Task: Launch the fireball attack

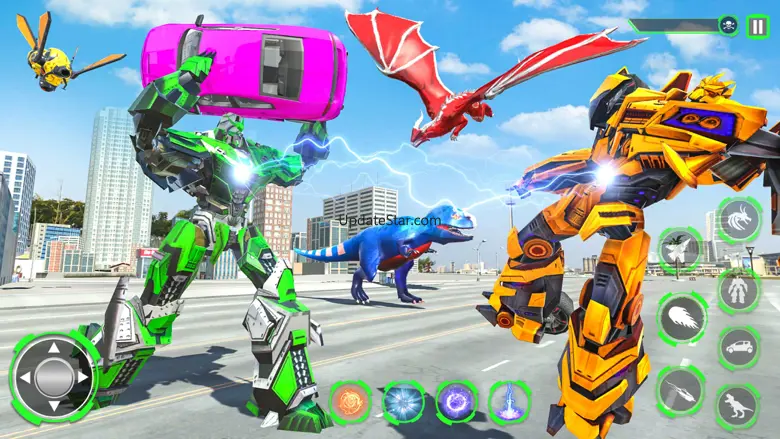Action: (x=682, y=319)
